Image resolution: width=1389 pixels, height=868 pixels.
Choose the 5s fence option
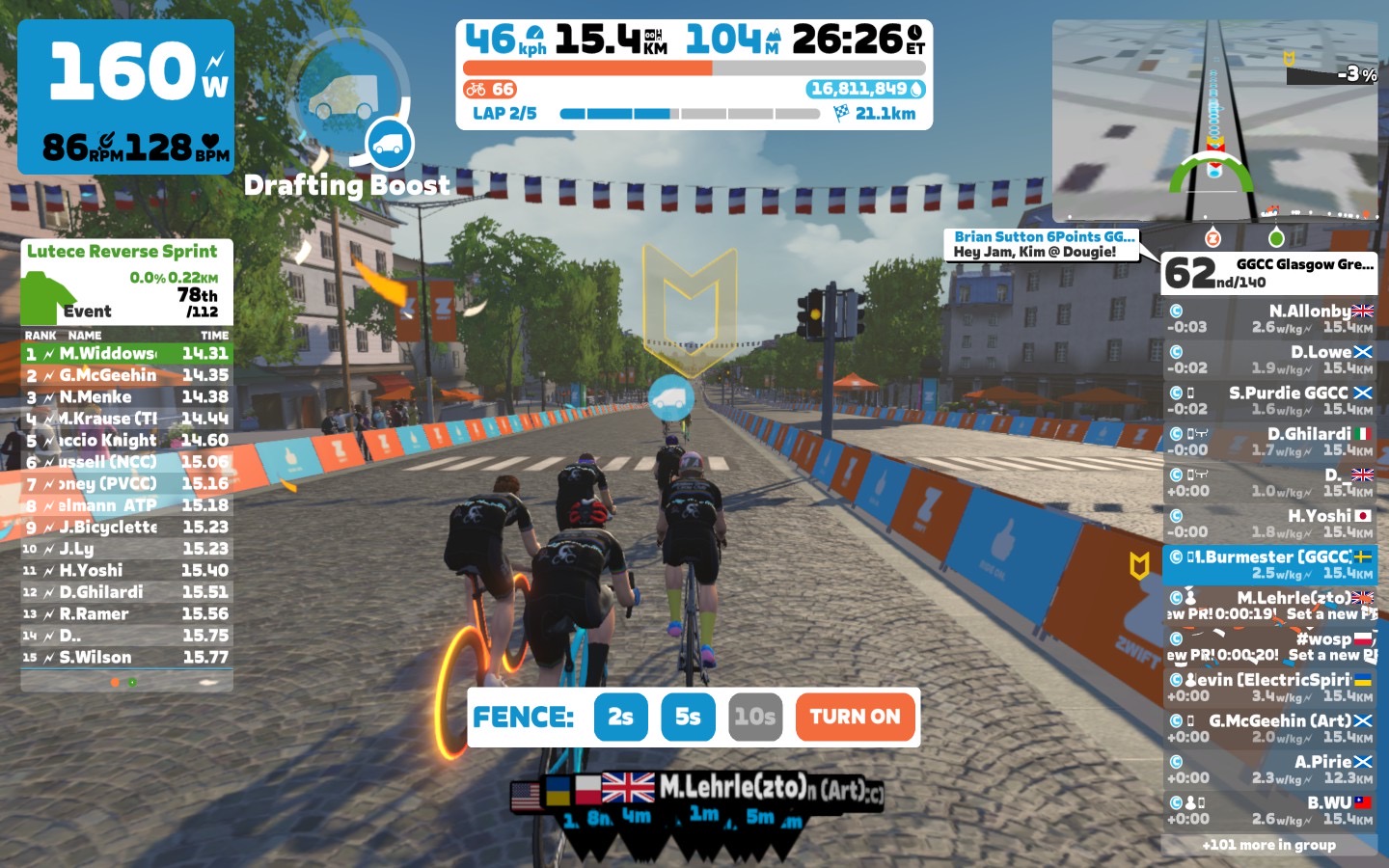[688, 717]
